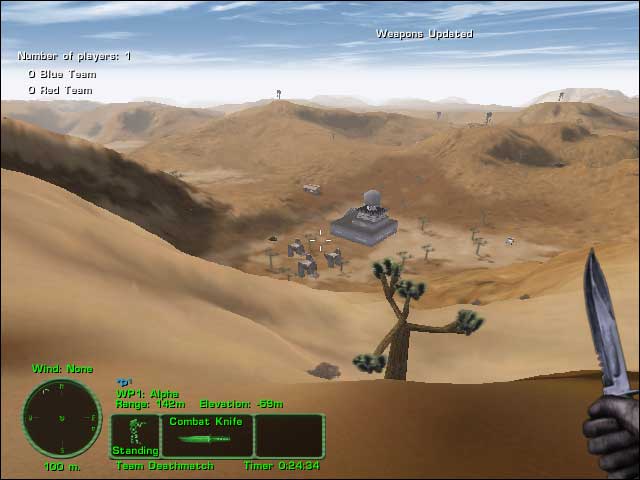This screenshot has height=480, width=640.
Task: Click the Standing stance soldier icon
Action: pyautogui.click(x=134, y=435)
